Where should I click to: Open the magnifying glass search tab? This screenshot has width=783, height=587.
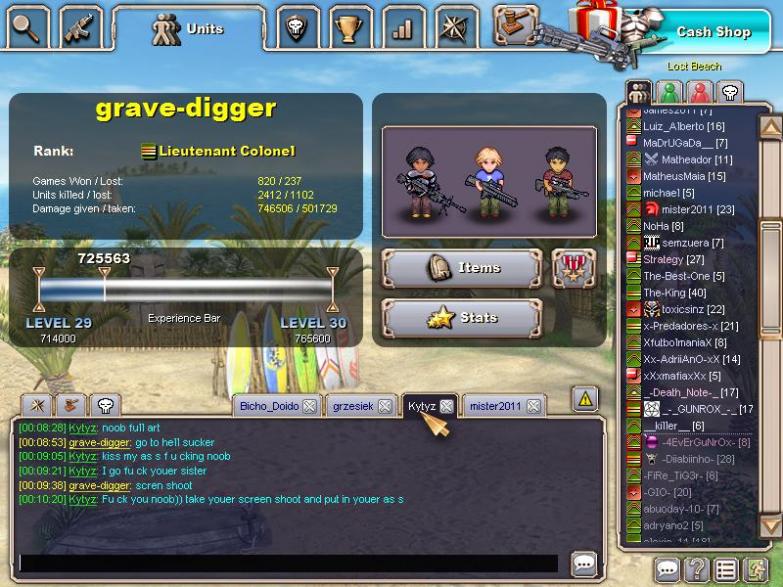click(28, 27)
